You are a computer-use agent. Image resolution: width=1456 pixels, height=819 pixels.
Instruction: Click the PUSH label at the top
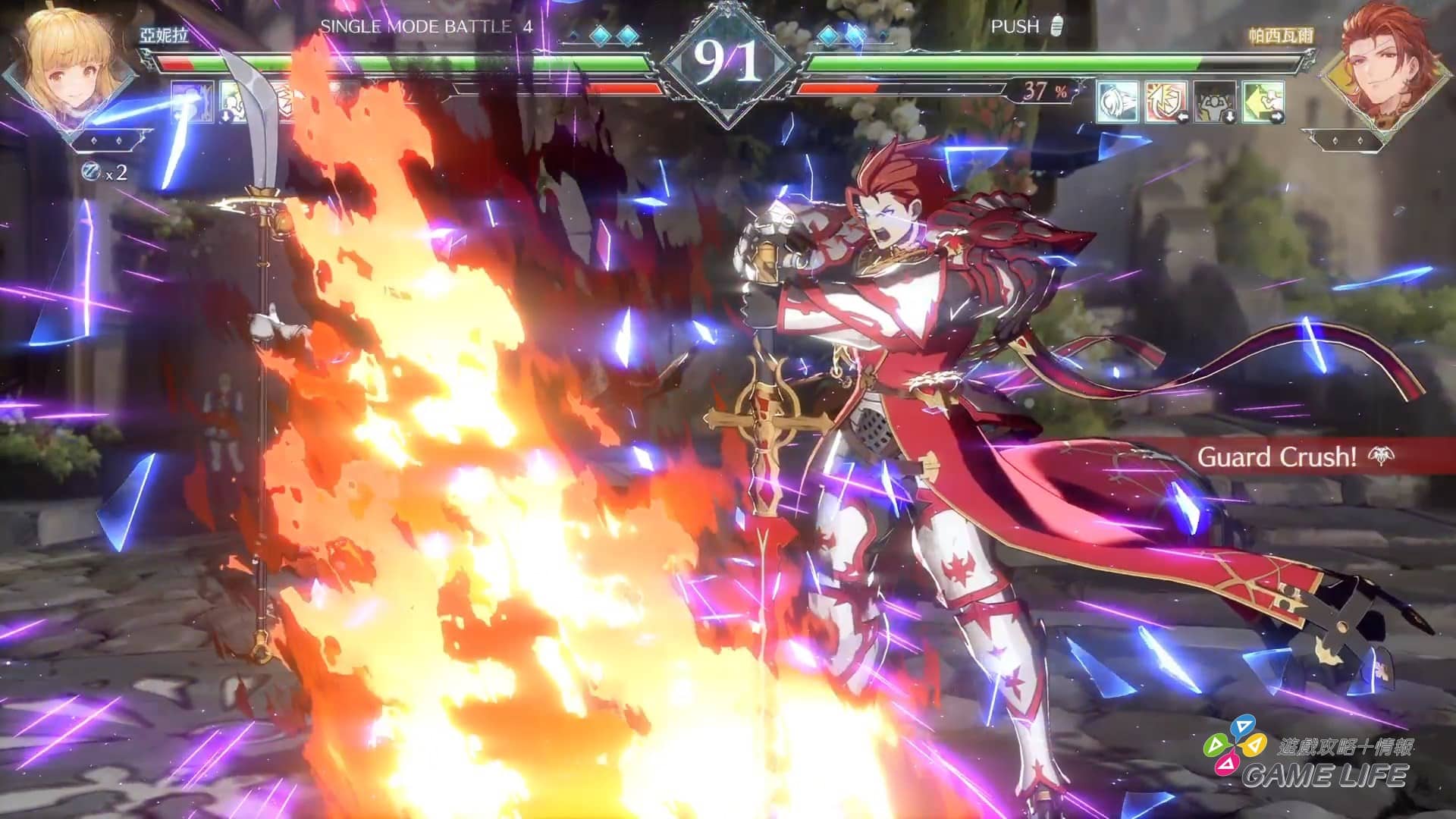(1015, 27)
